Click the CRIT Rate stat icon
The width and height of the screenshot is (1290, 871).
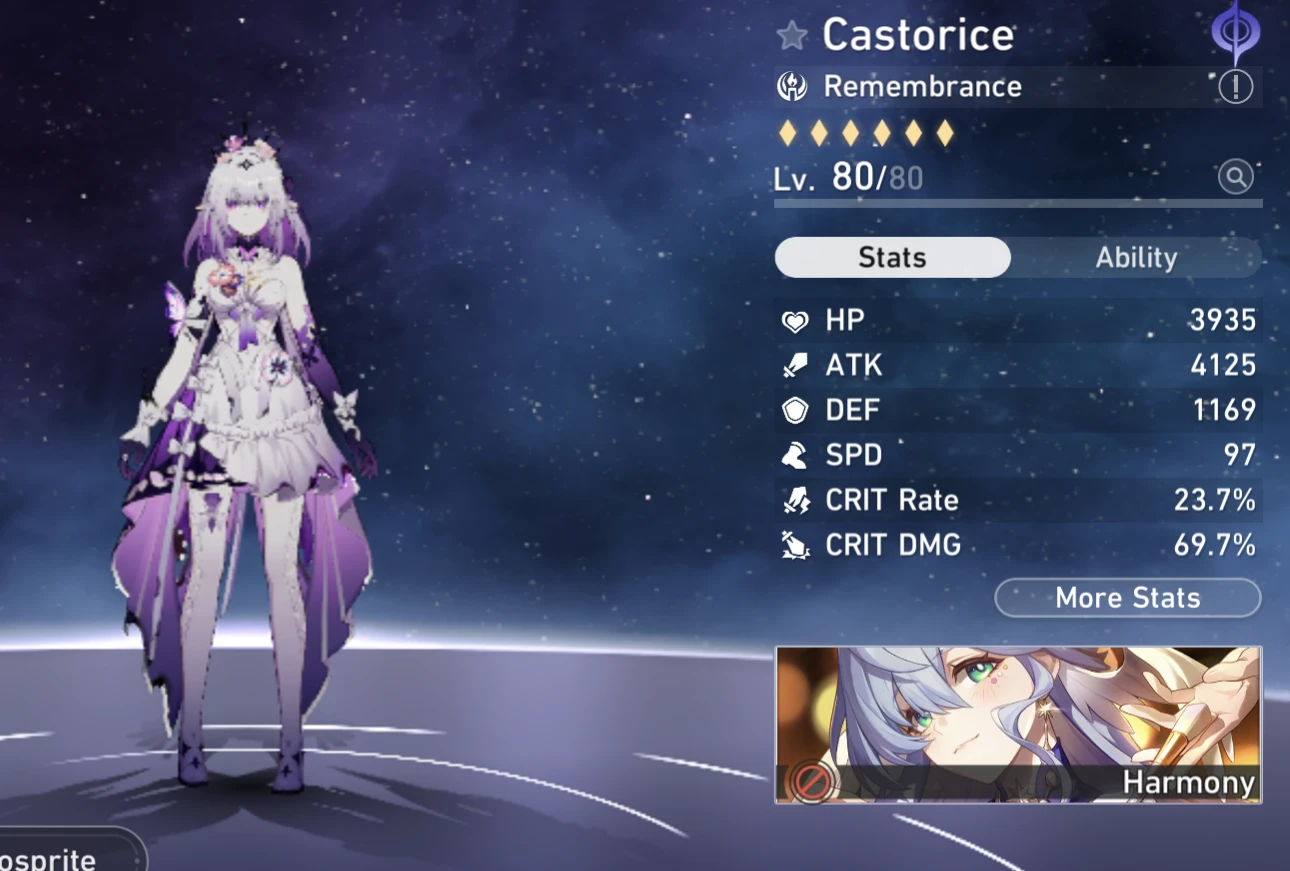795,500
